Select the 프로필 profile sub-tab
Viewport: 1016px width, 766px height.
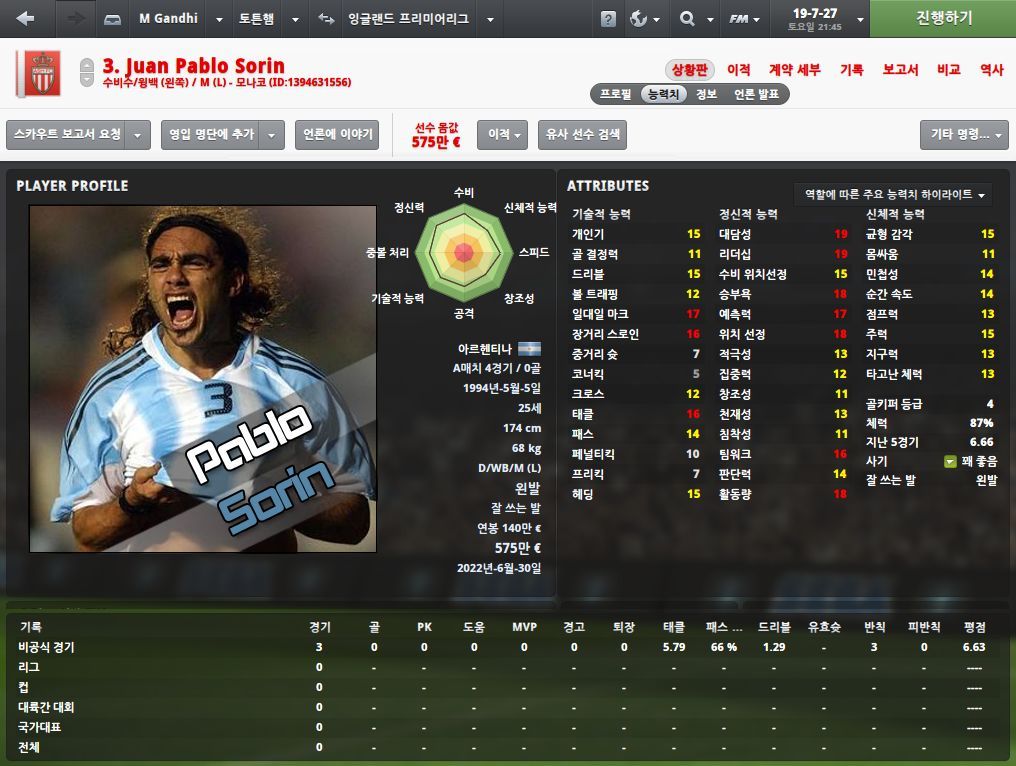(x=615, y=94)
